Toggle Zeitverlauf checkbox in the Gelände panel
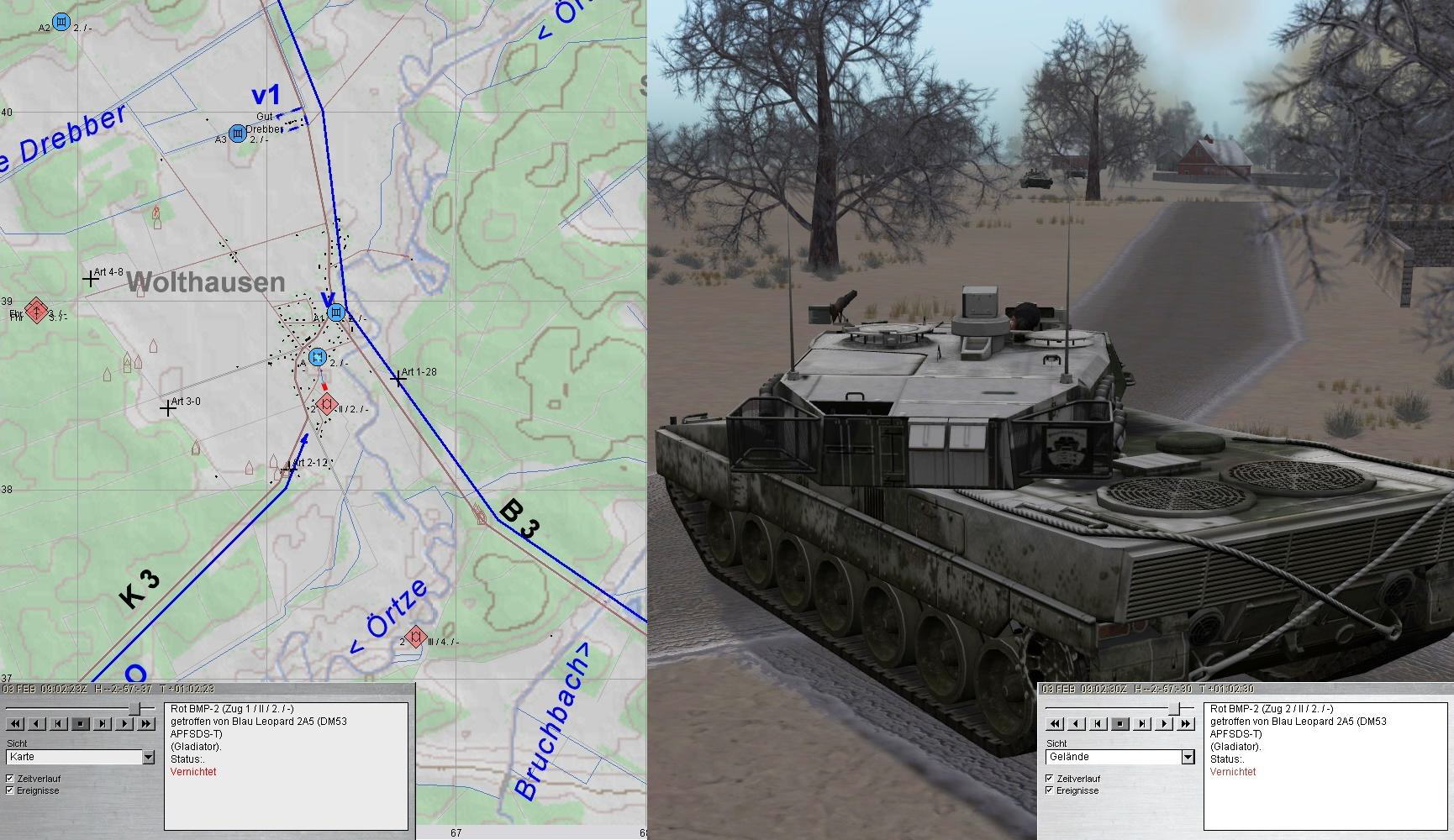This screenshot has height=840, width=1454. coord(1050,779)
